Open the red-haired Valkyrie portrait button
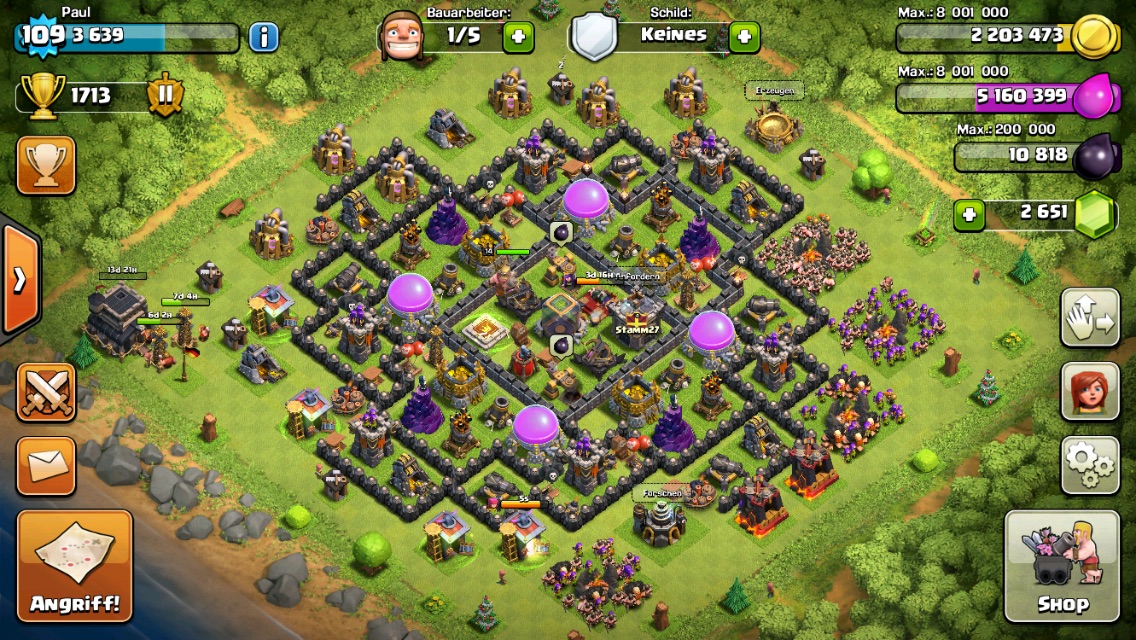 point(1090,391)
